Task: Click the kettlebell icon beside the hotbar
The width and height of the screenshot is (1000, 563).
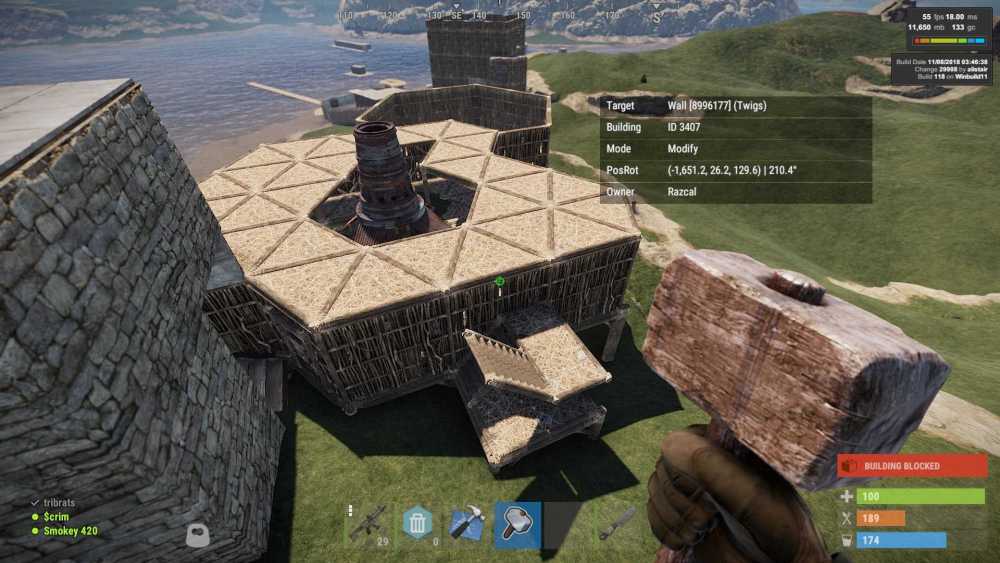Action: tap(198, 535)
